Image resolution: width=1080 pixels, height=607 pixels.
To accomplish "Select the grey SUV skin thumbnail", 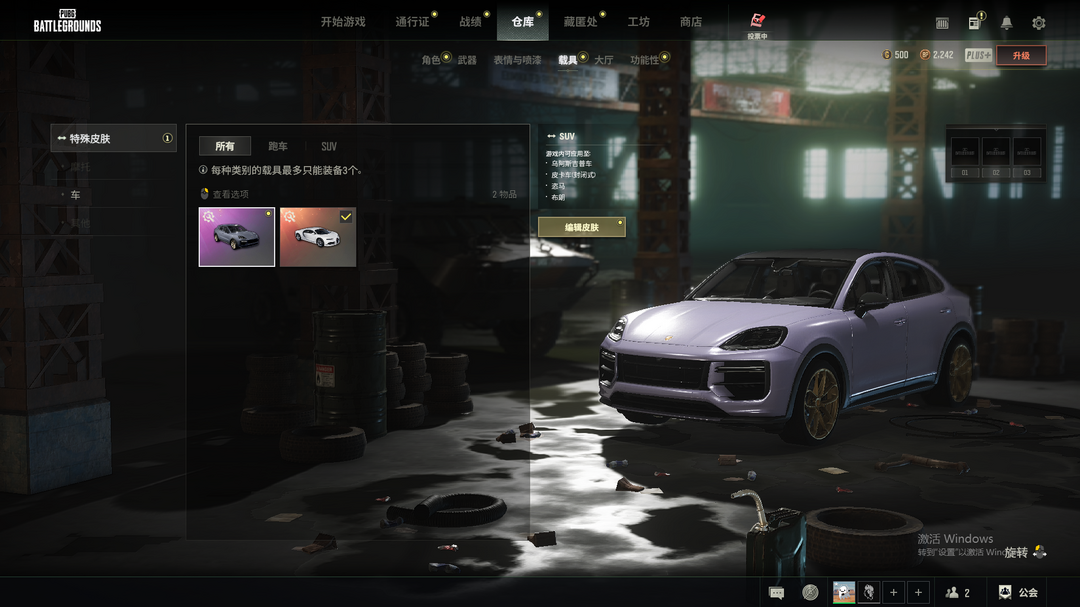I will [237, 237].
